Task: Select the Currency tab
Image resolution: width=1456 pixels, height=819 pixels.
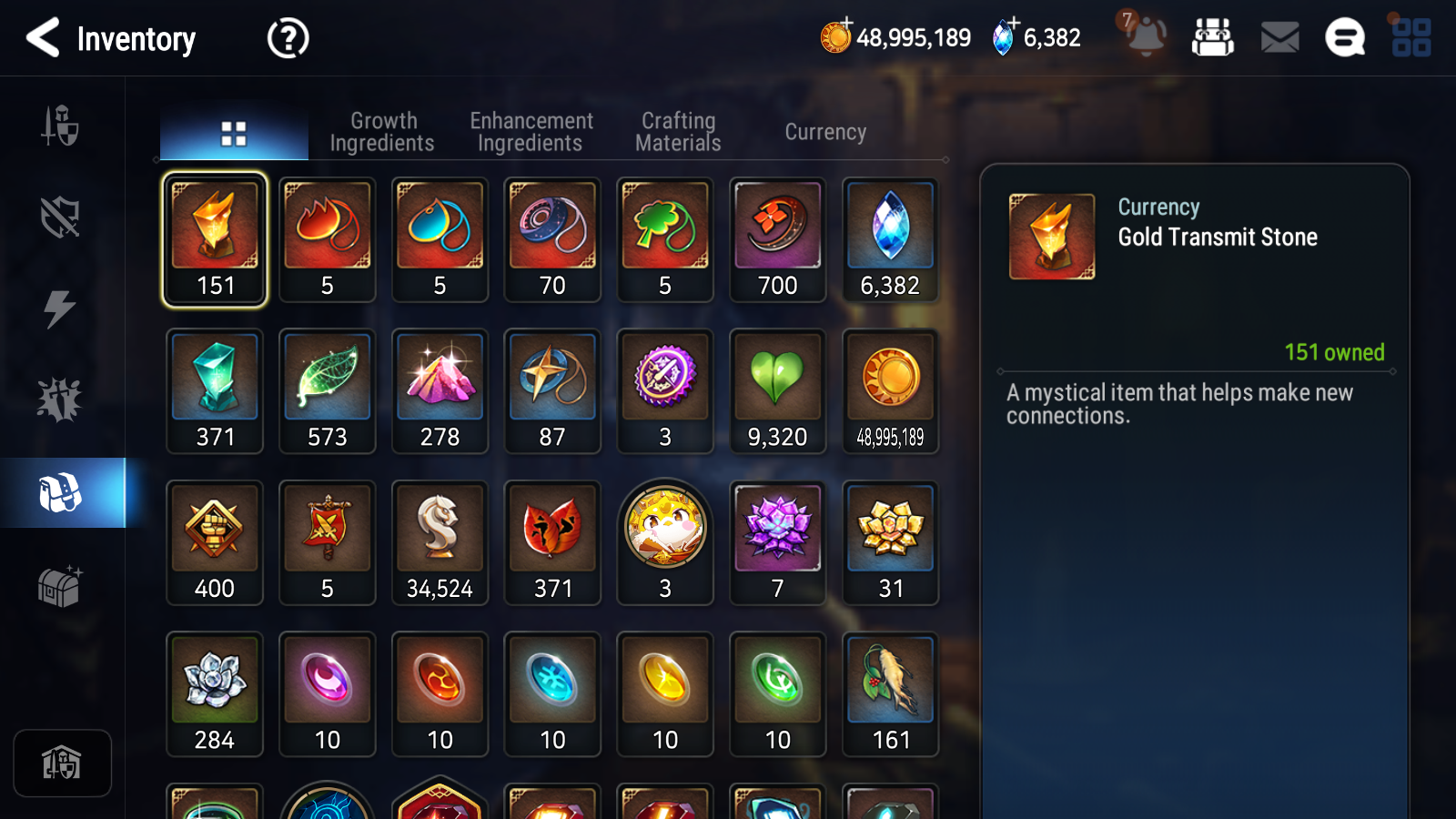Action: (825, 132)
